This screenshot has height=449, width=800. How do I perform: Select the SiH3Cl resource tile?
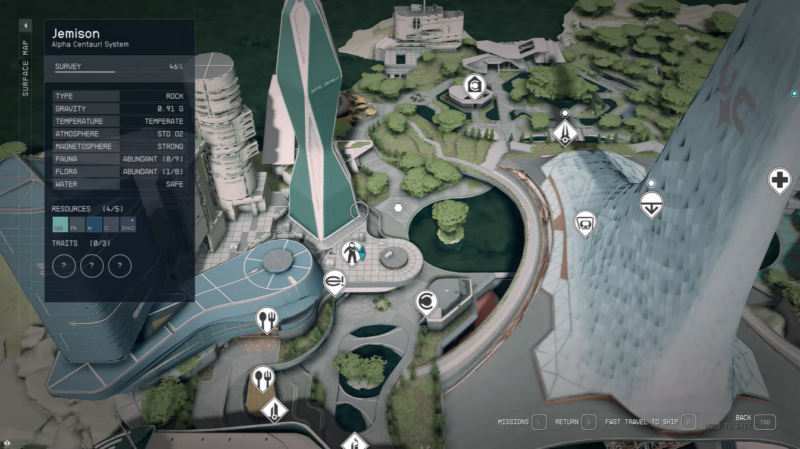point(128,226)
